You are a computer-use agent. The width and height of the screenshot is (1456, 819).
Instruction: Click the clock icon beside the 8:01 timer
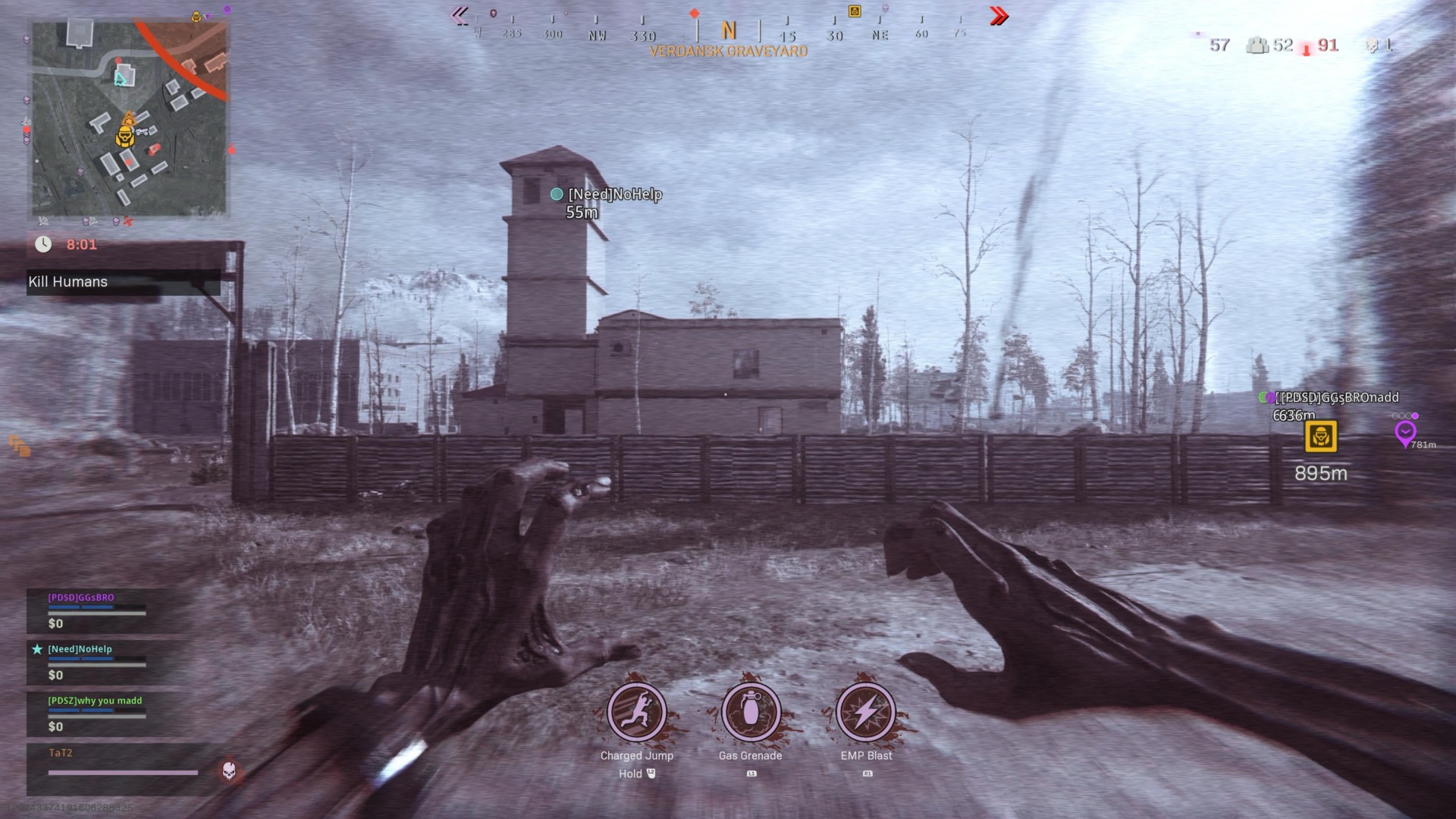coord(44,244)
